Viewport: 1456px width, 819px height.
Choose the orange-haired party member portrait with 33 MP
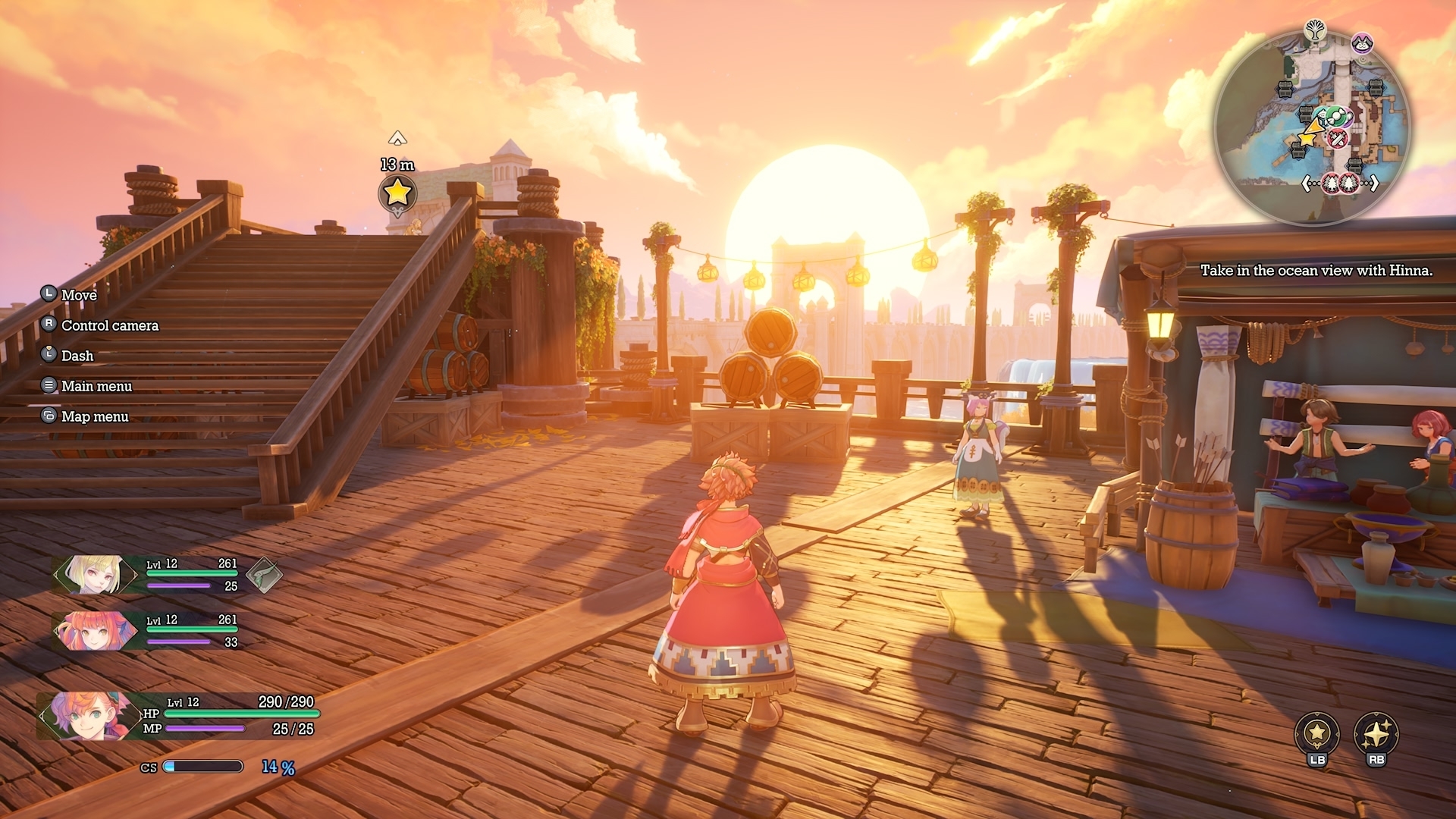(93, 631)
